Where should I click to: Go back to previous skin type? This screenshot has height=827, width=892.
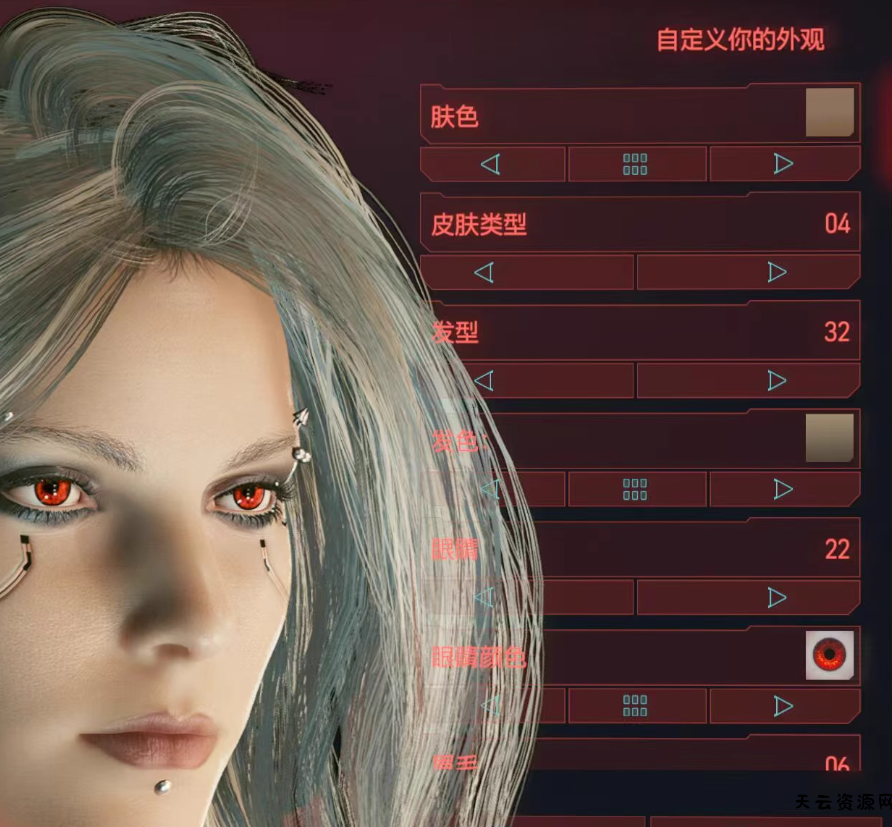click(484, 272)
